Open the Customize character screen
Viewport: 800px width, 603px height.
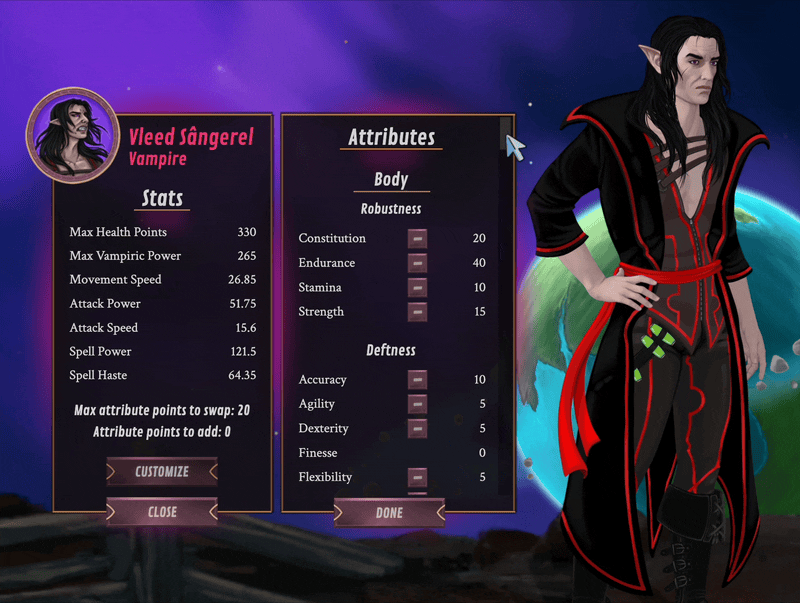pyautogui.click(x=162, y=471)
